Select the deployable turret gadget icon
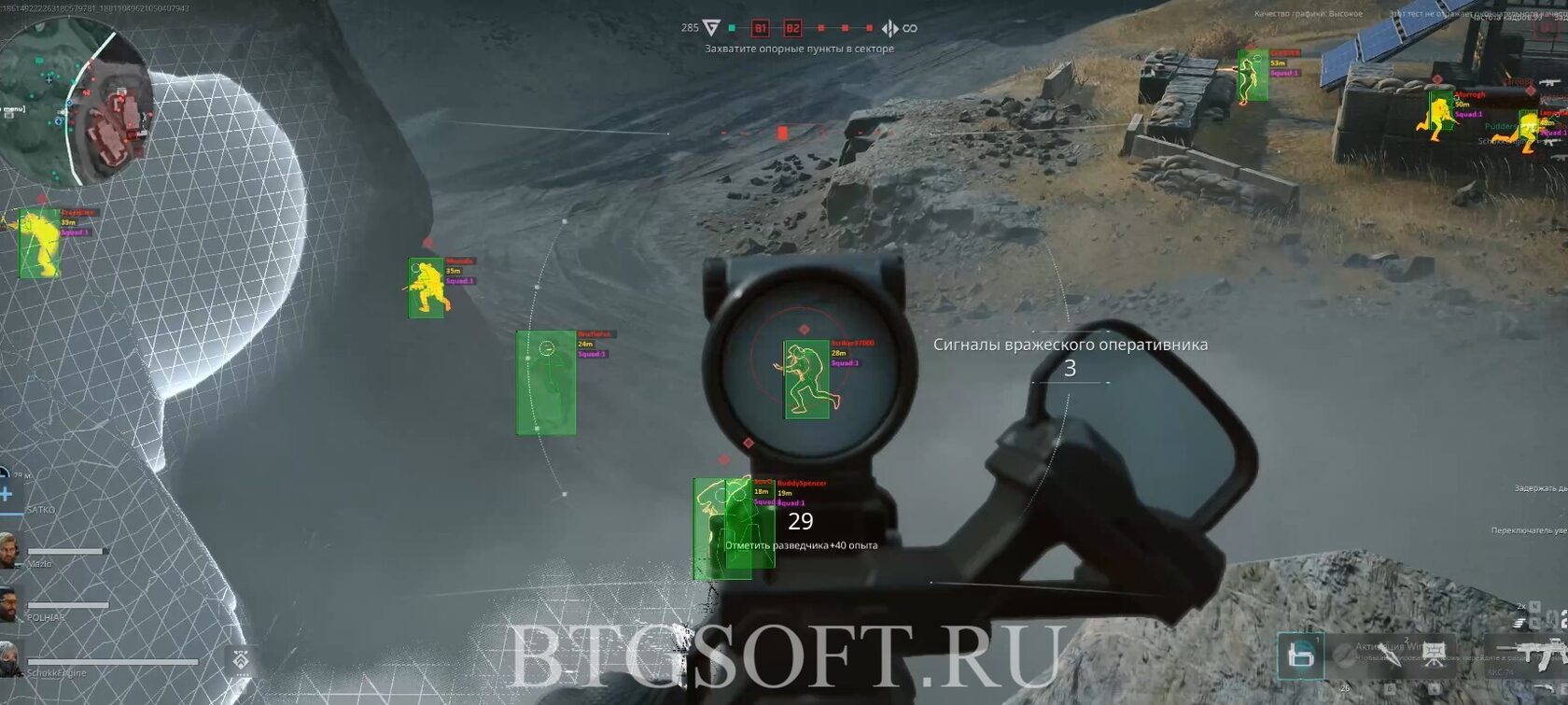The height and width of the screenshot is (705, 1568). tap(1435, 651)
